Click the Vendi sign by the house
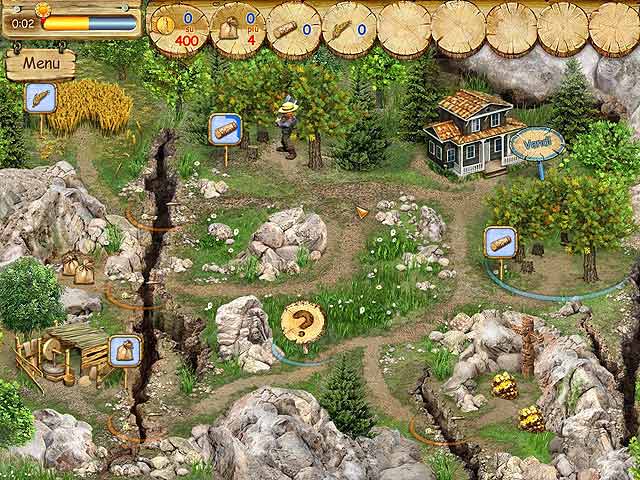 click(x=536, y=144)
